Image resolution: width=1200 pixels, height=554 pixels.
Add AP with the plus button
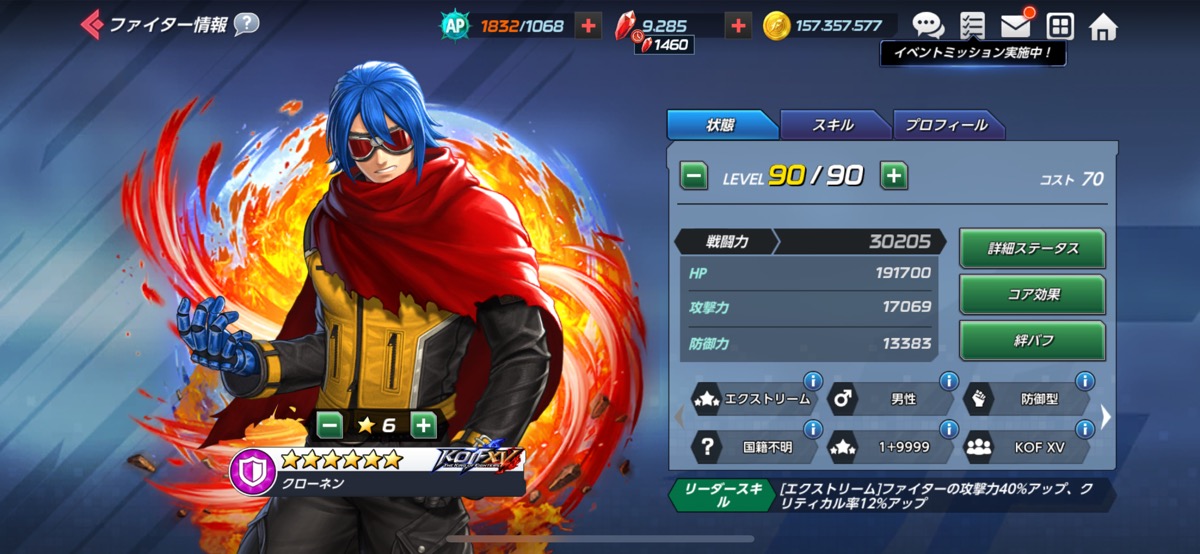[588, 26]
